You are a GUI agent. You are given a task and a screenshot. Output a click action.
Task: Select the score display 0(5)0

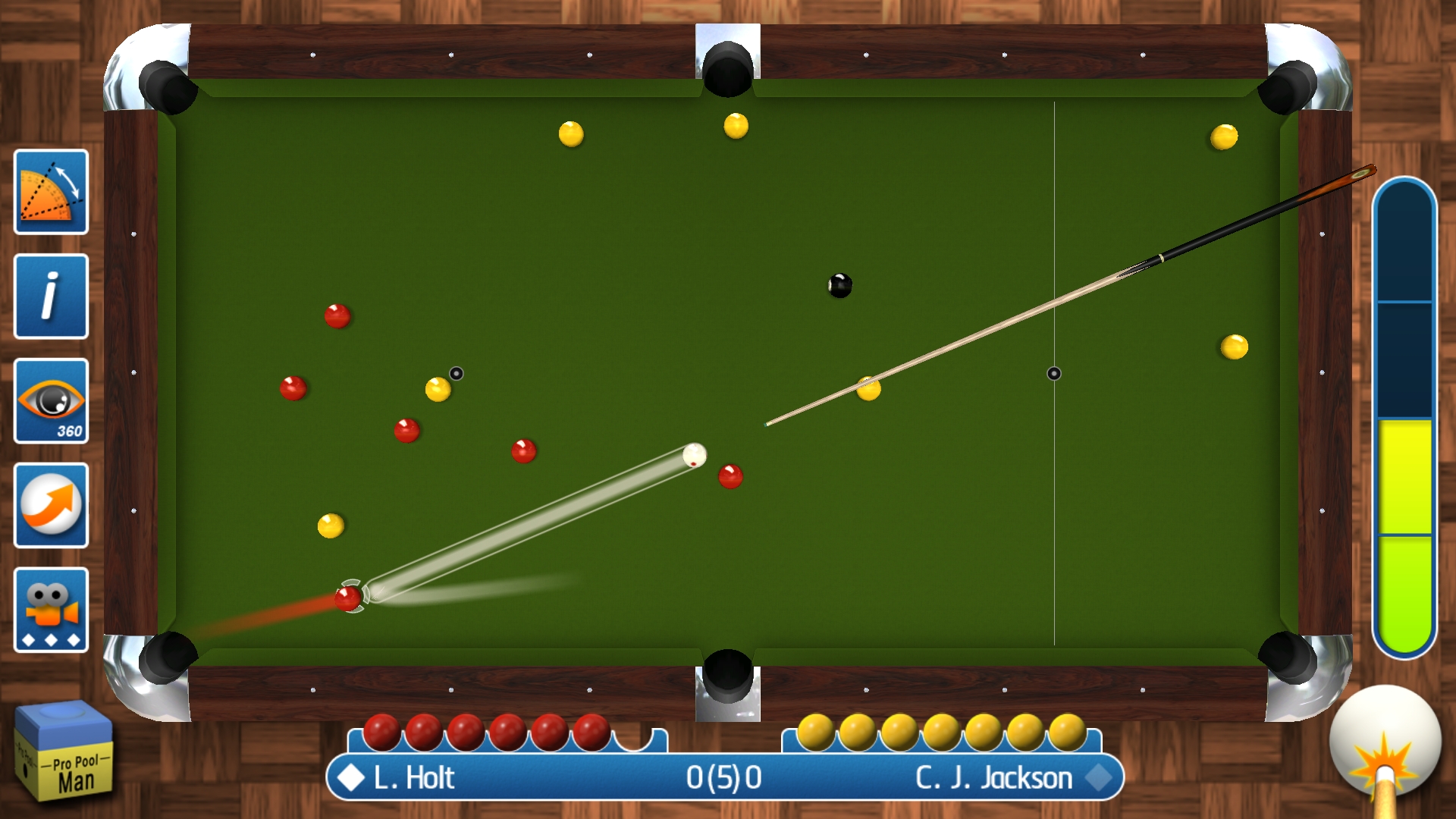(726, 778)
